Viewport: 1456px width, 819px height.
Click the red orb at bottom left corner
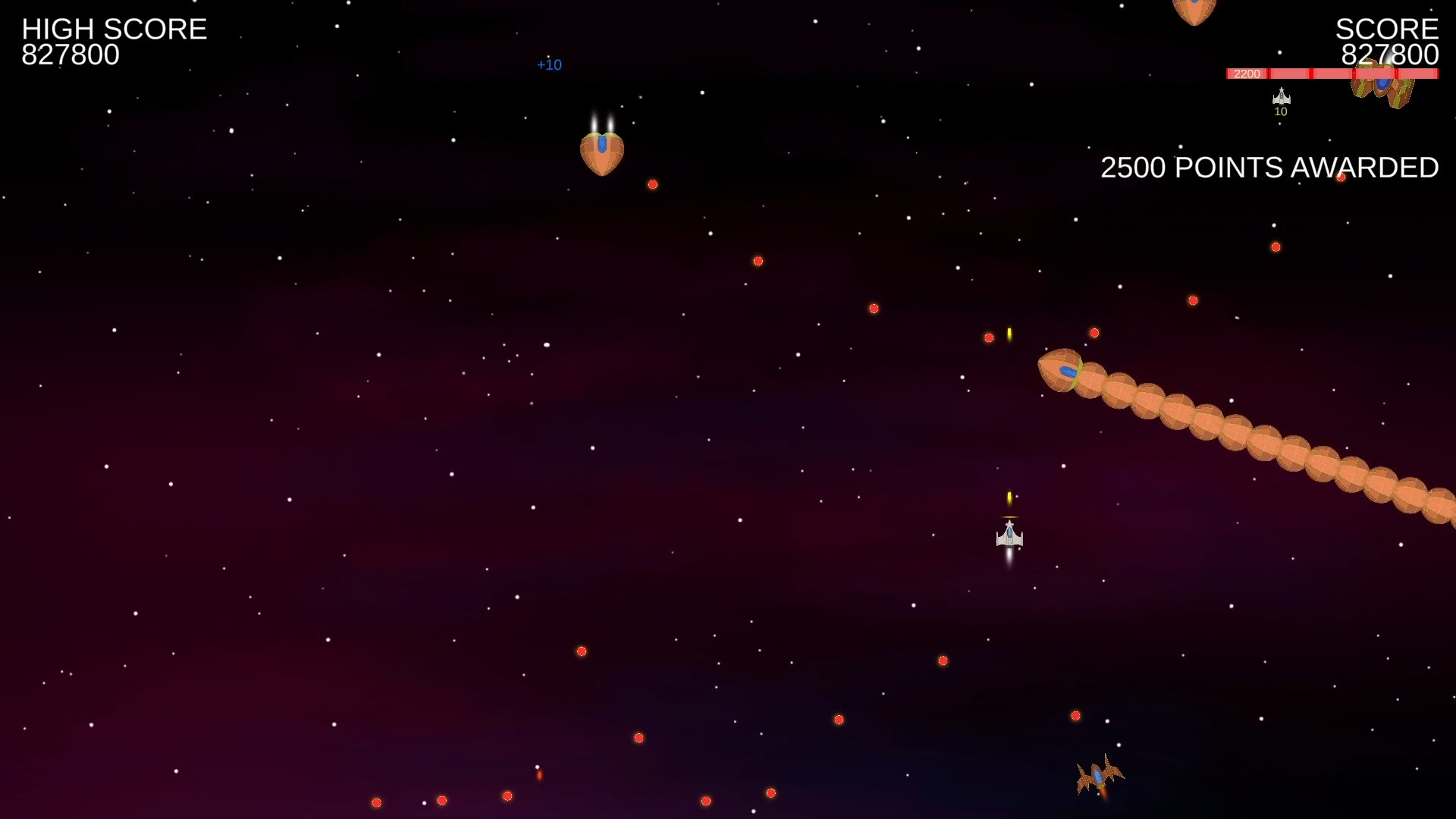click(x=377, y=801)
